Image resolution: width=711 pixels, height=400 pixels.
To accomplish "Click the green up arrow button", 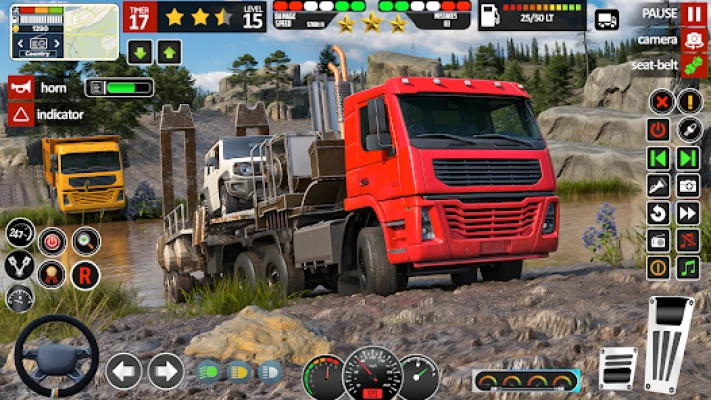I will 169,52.
